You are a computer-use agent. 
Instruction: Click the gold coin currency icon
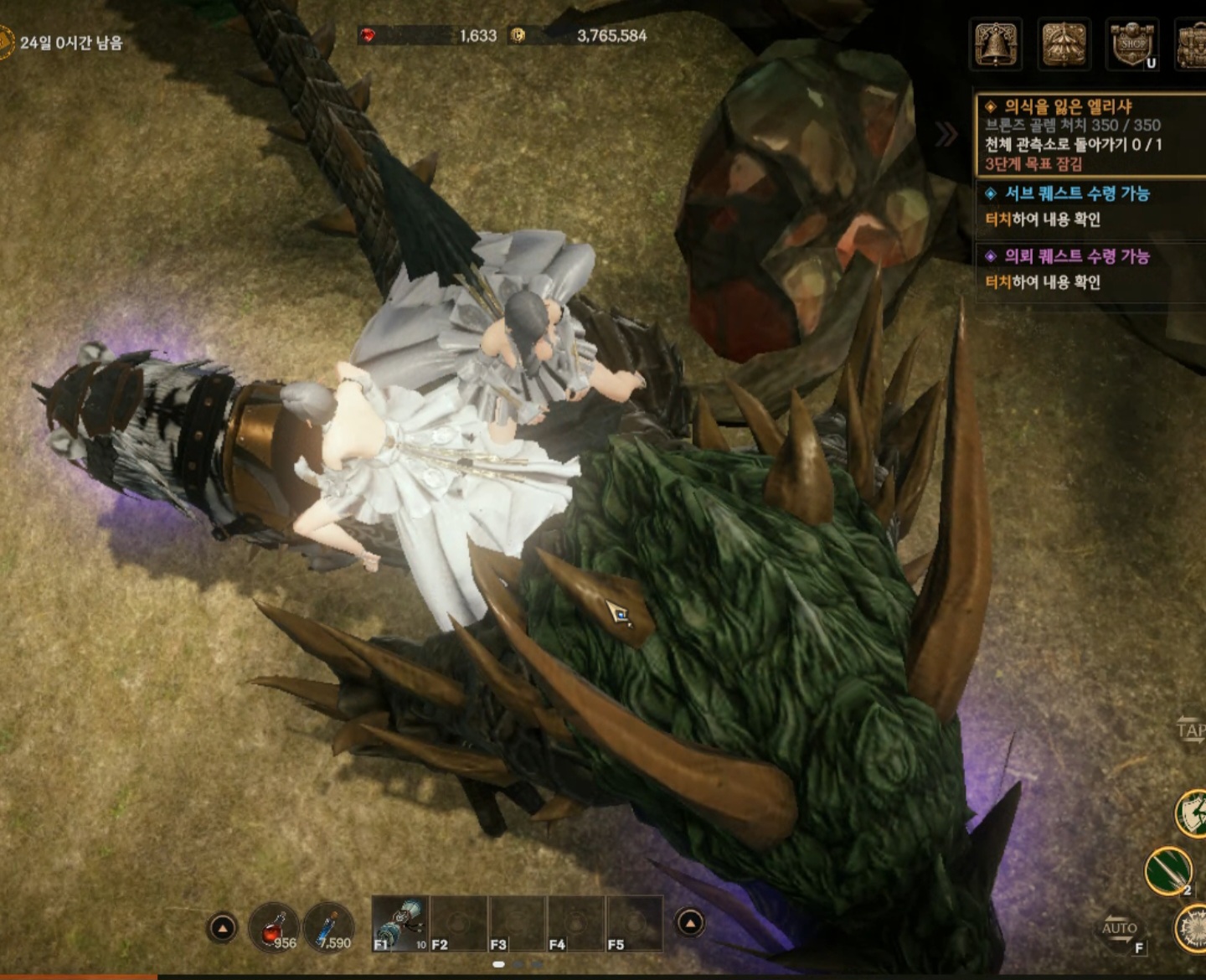coord(518,35)
